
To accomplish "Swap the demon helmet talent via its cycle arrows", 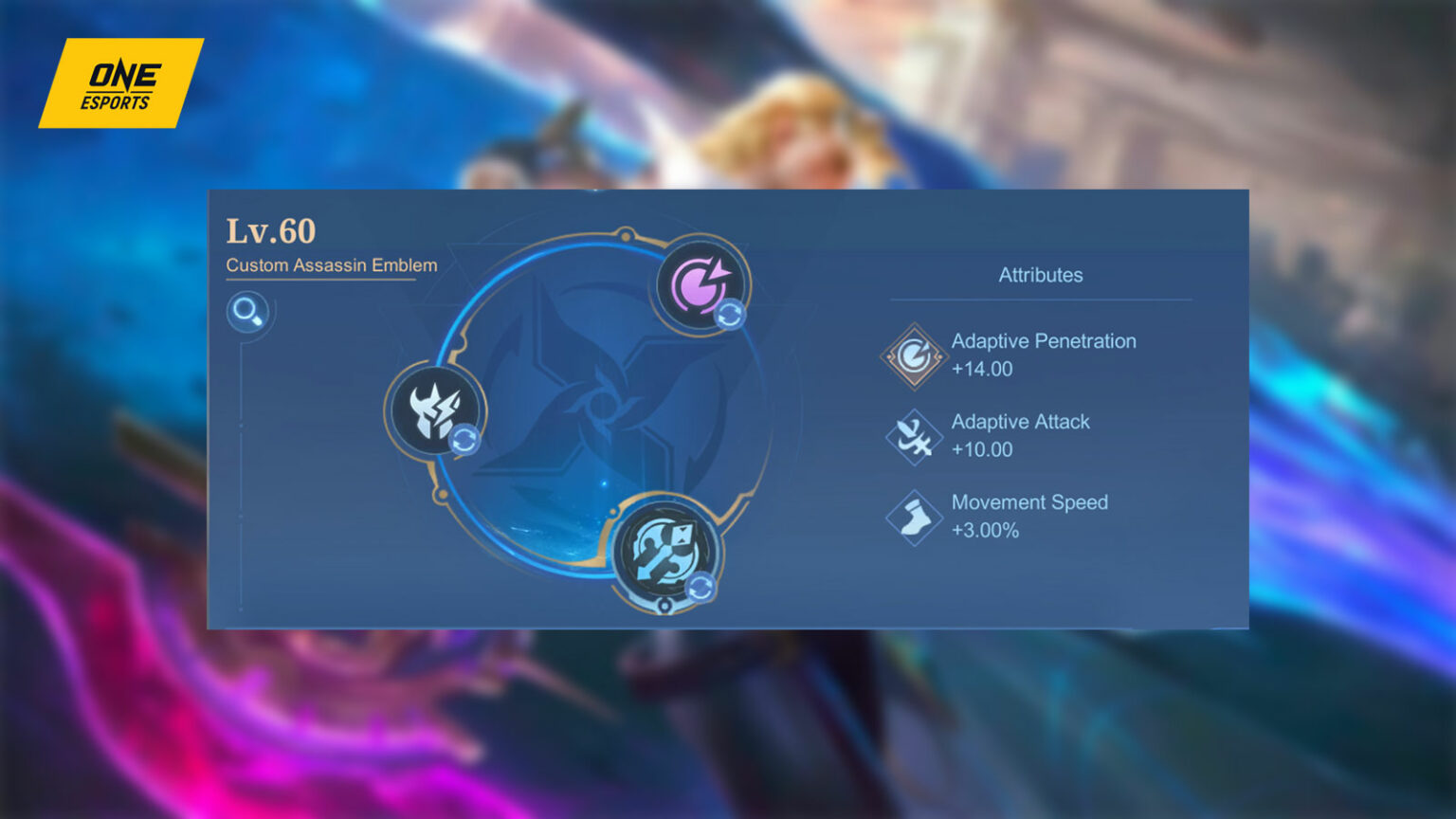I will point(465,441).
